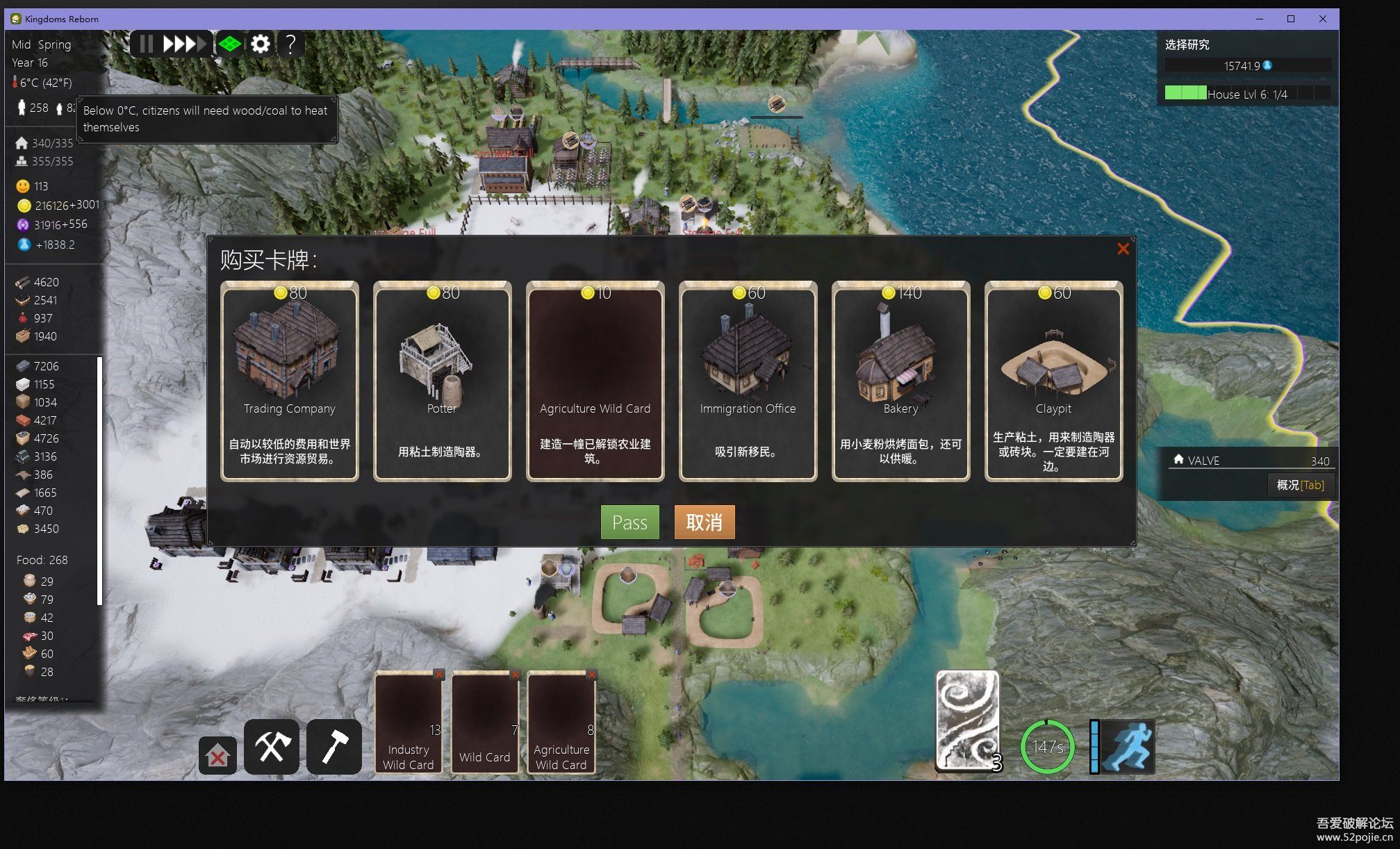Open the crossed pickaxes gather menu
The width and height of the screenshot is (1400, 849).
click(x=272, y=747)
